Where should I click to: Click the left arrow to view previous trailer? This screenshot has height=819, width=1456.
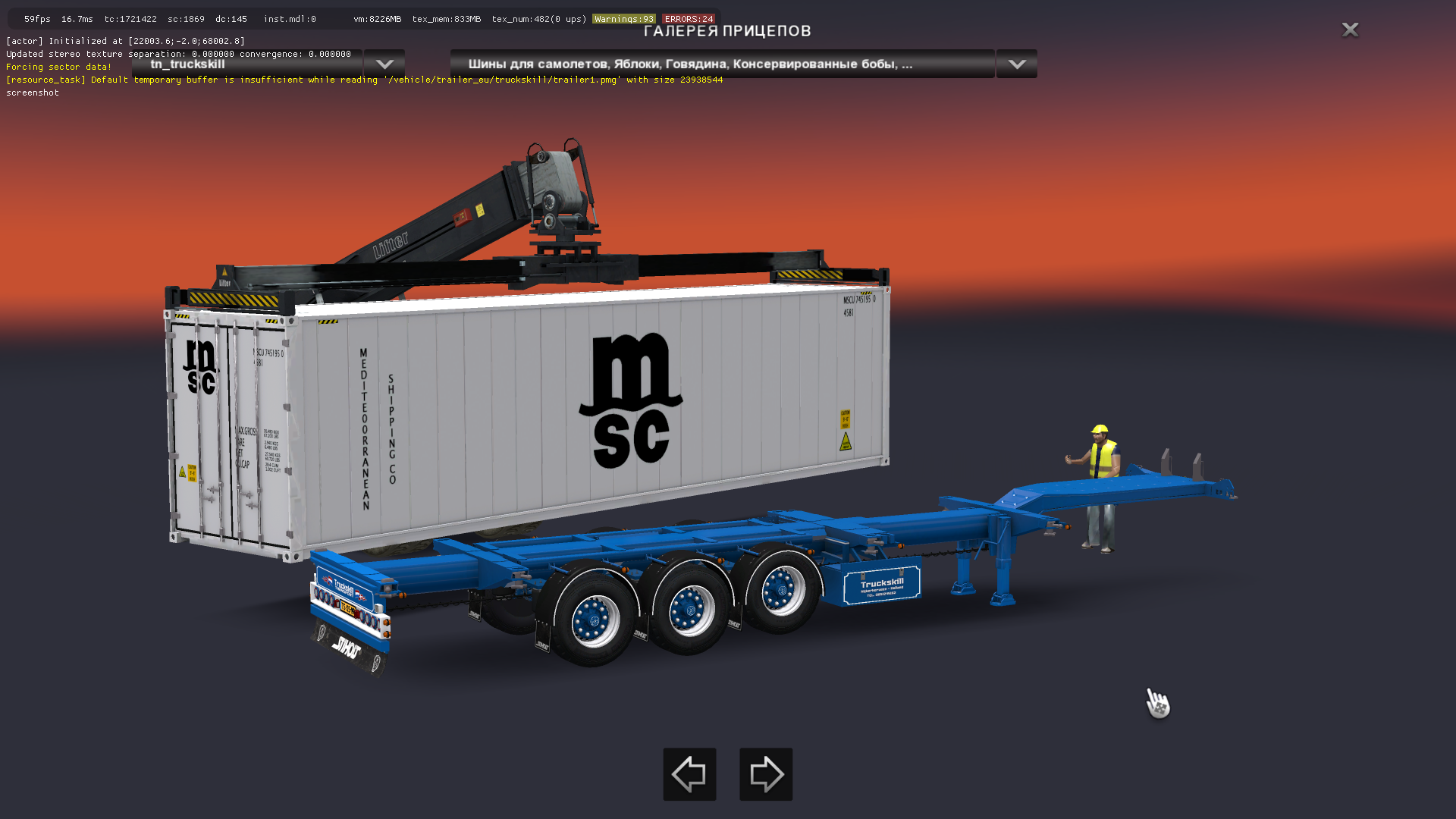(x=689, y=774)
